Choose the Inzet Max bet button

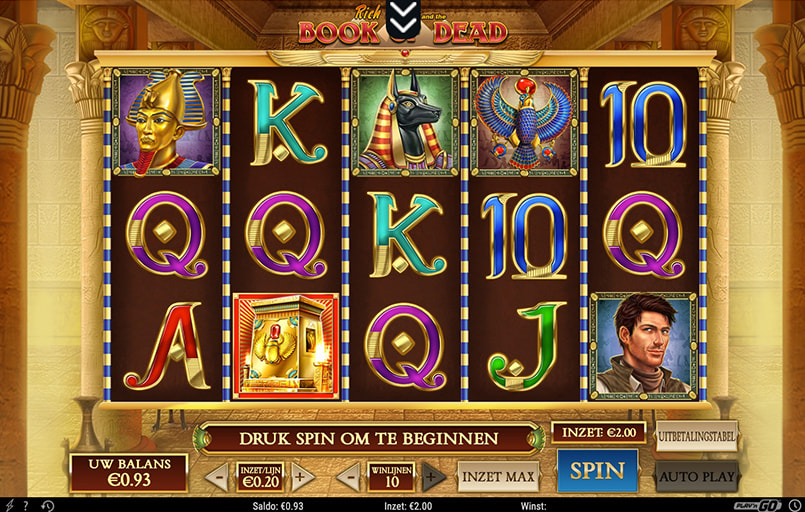click(498, 476)
